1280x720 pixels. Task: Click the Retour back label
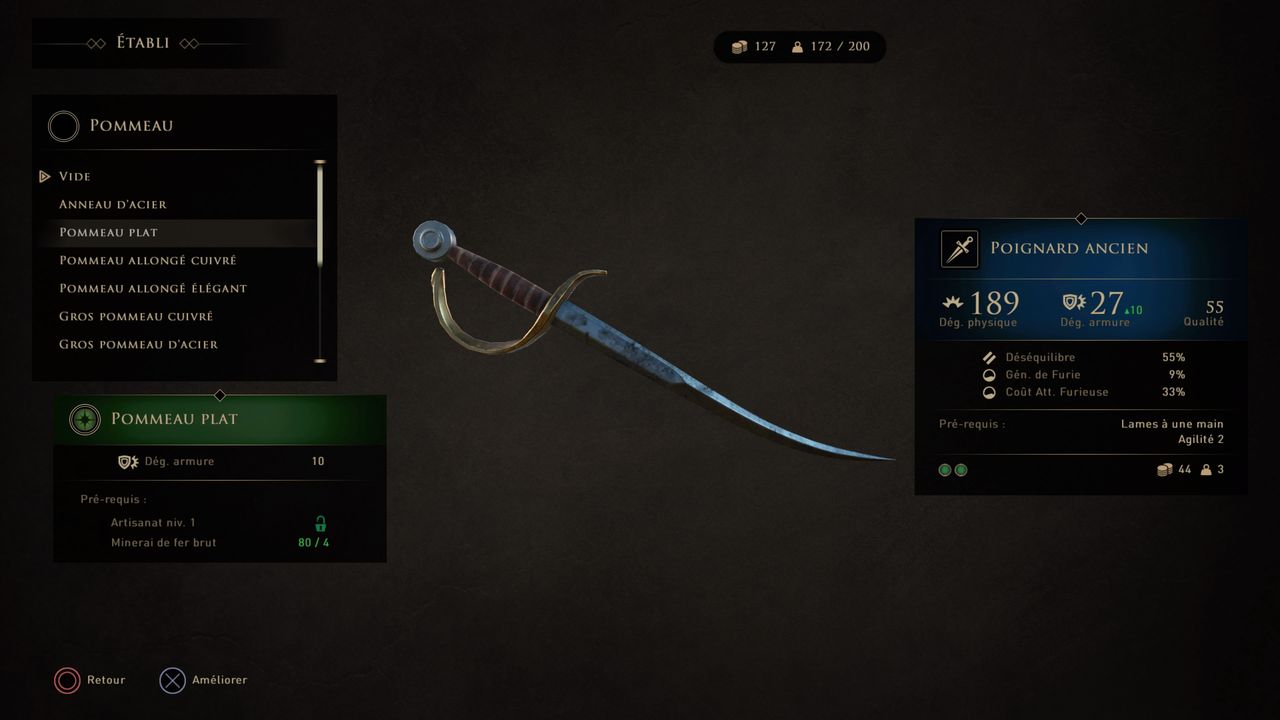point(106,680)
